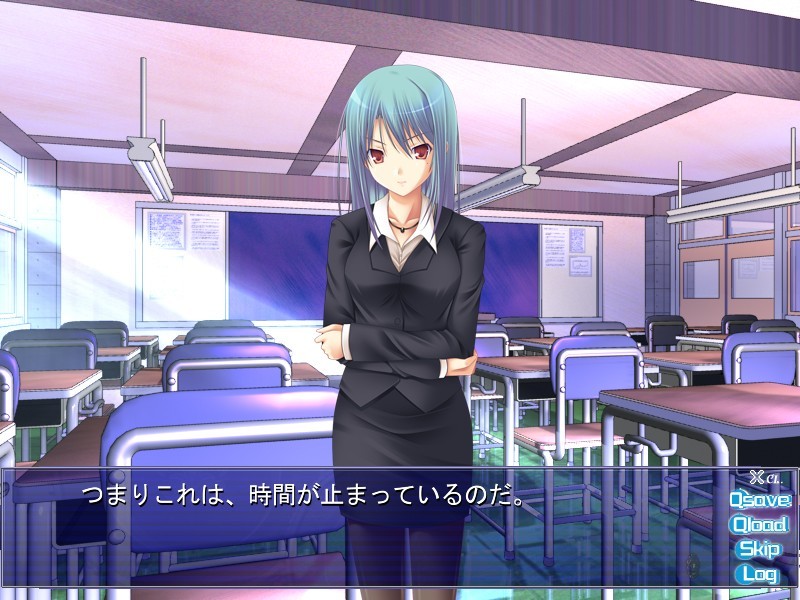Click the Qsave quick save button
Viewport: 800px width, 600px height.
pos(760,499)
